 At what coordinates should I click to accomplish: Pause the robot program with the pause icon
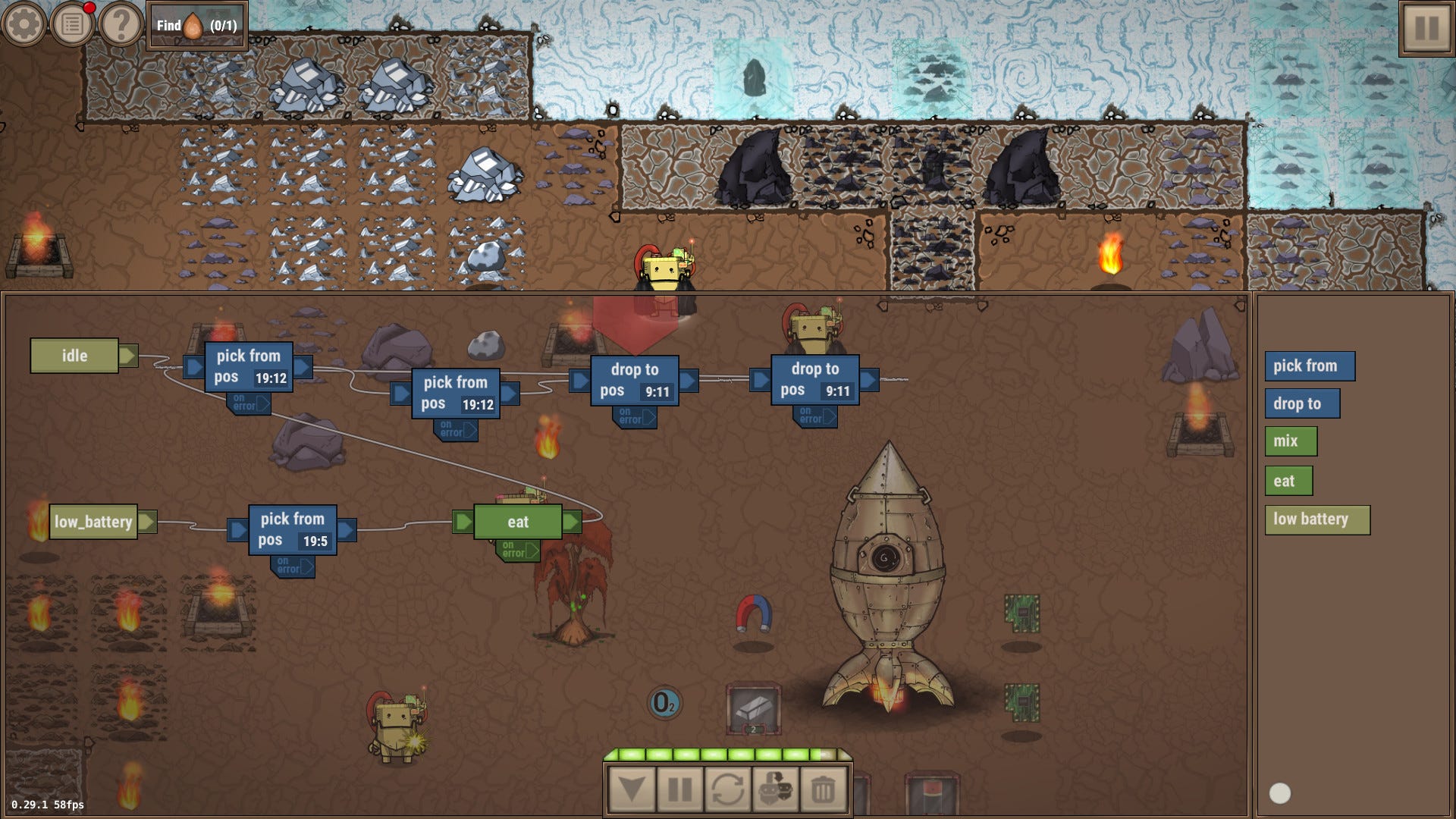[681, 787]
